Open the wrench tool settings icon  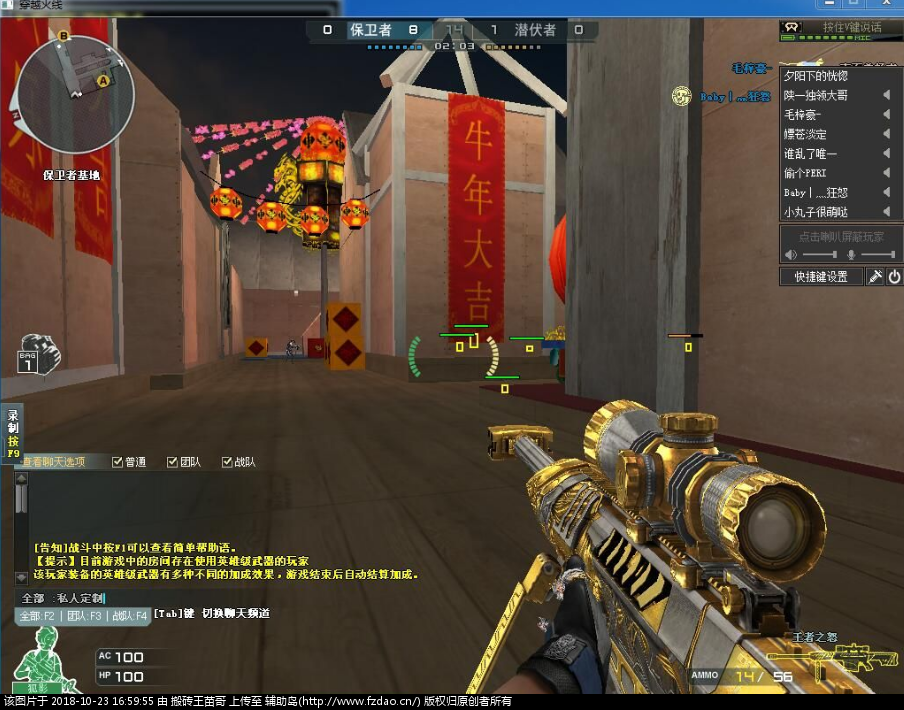[x=874, y=276]
